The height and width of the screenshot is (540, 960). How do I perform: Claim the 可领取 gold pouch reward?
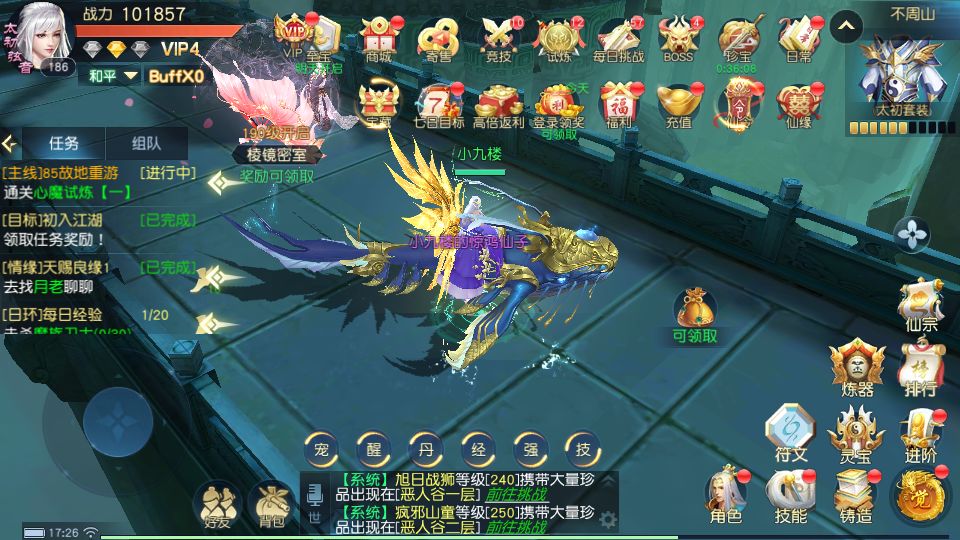click(x=695, y=313)
